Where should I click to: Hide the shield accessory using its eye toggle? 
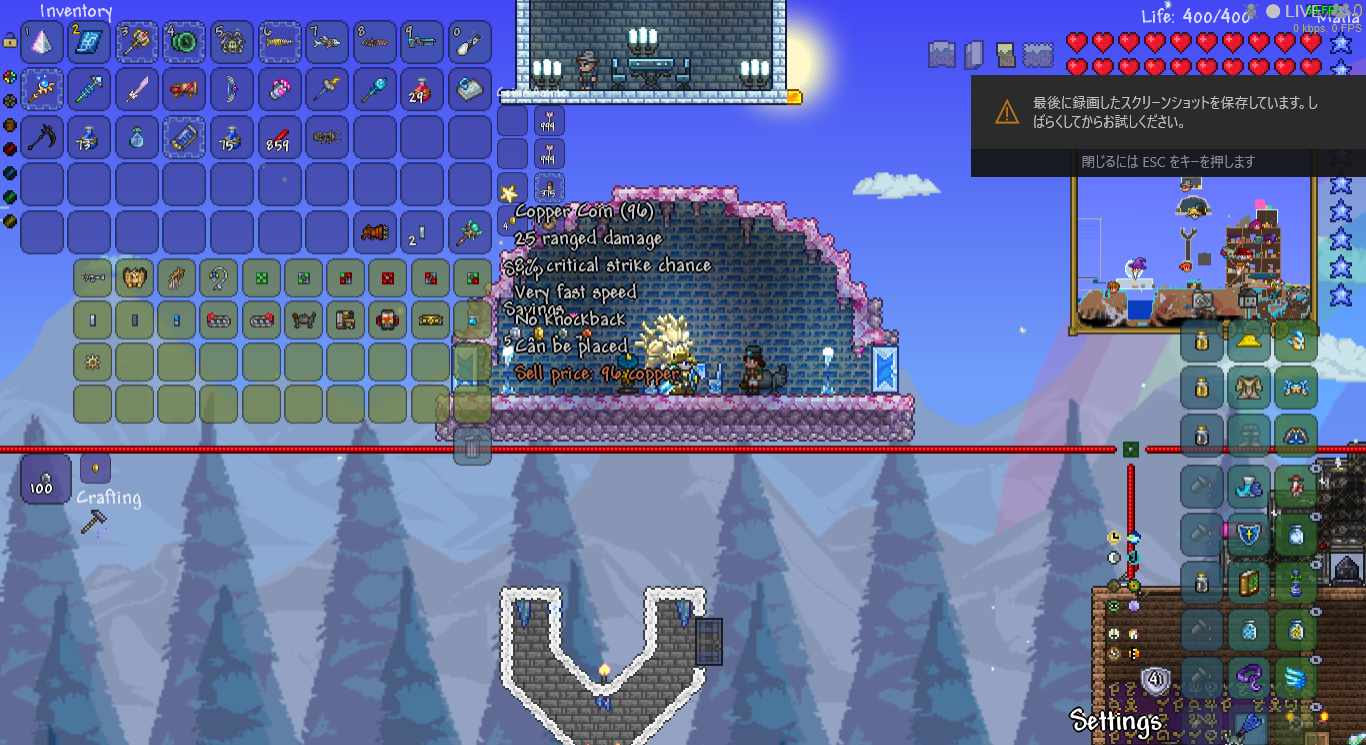click(1315, 516)
